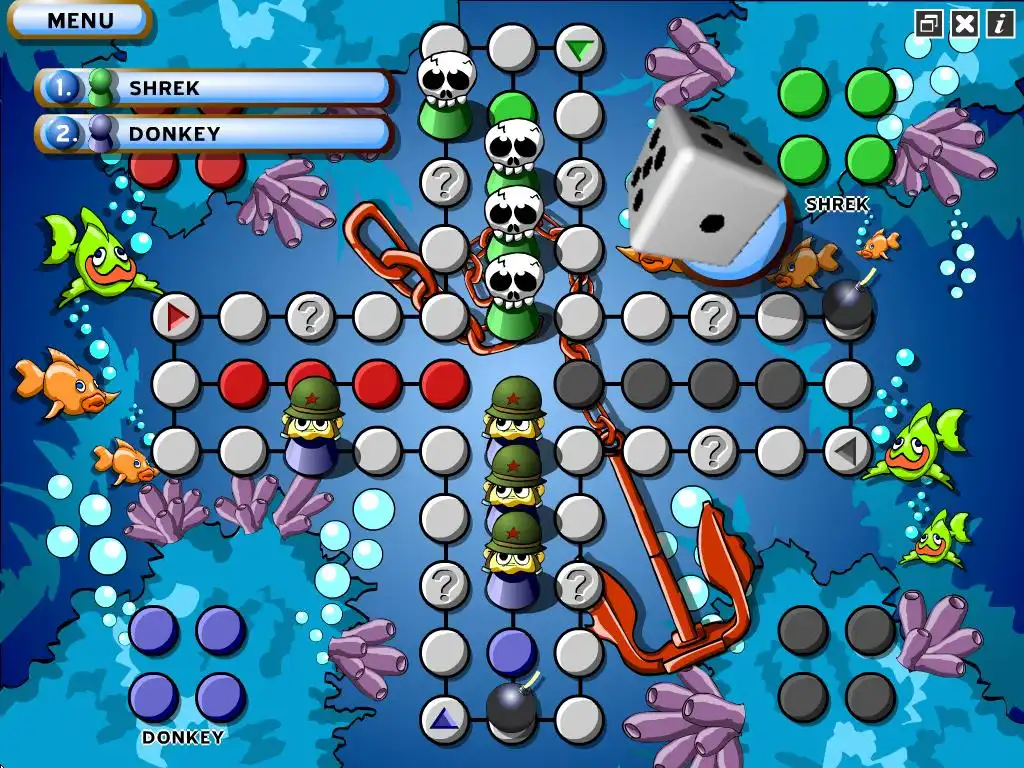
Task: Select the Donkey player row
Action: (215, 133)
